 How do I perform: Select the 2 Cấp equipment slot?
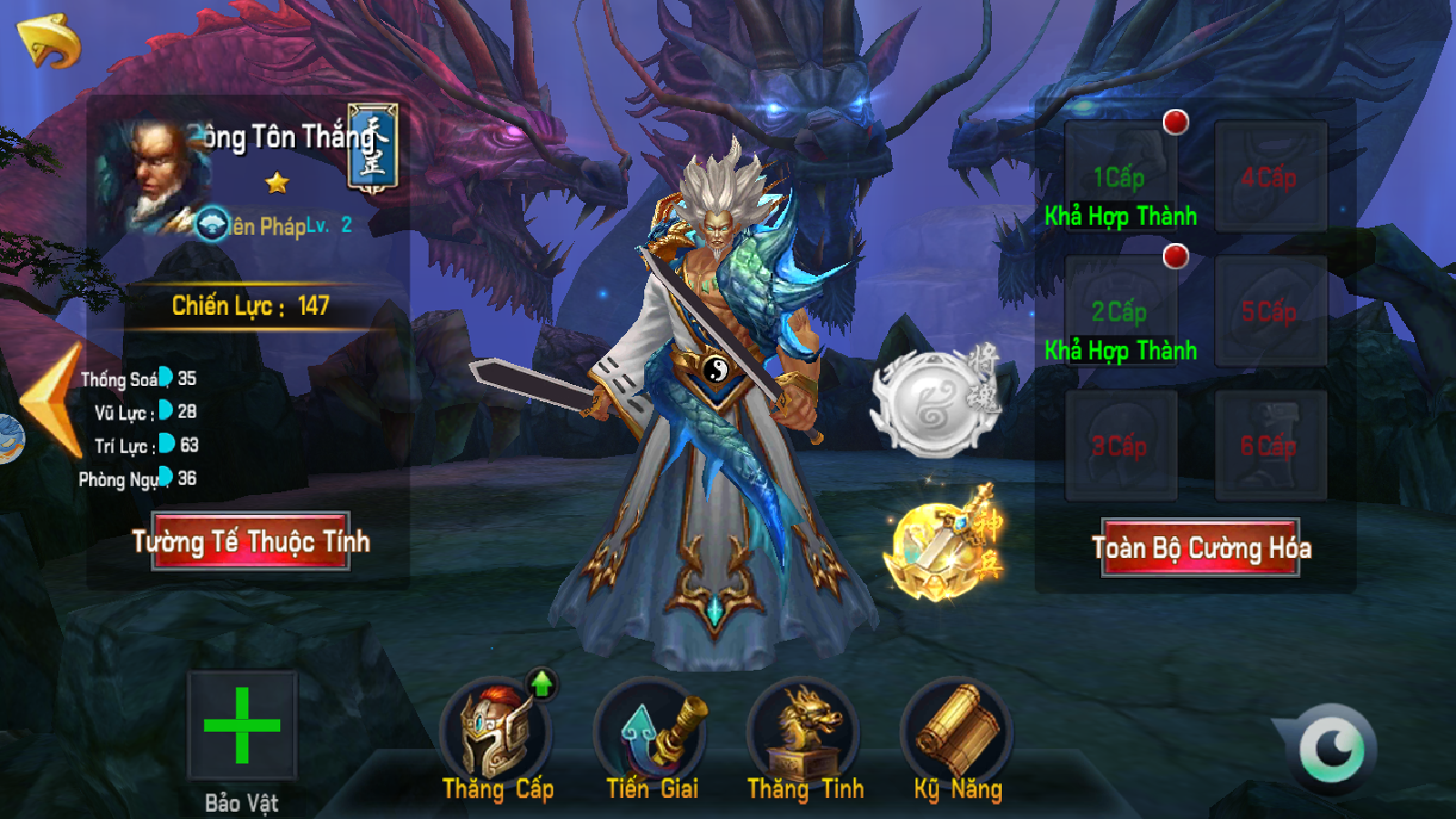(1120, 310)
